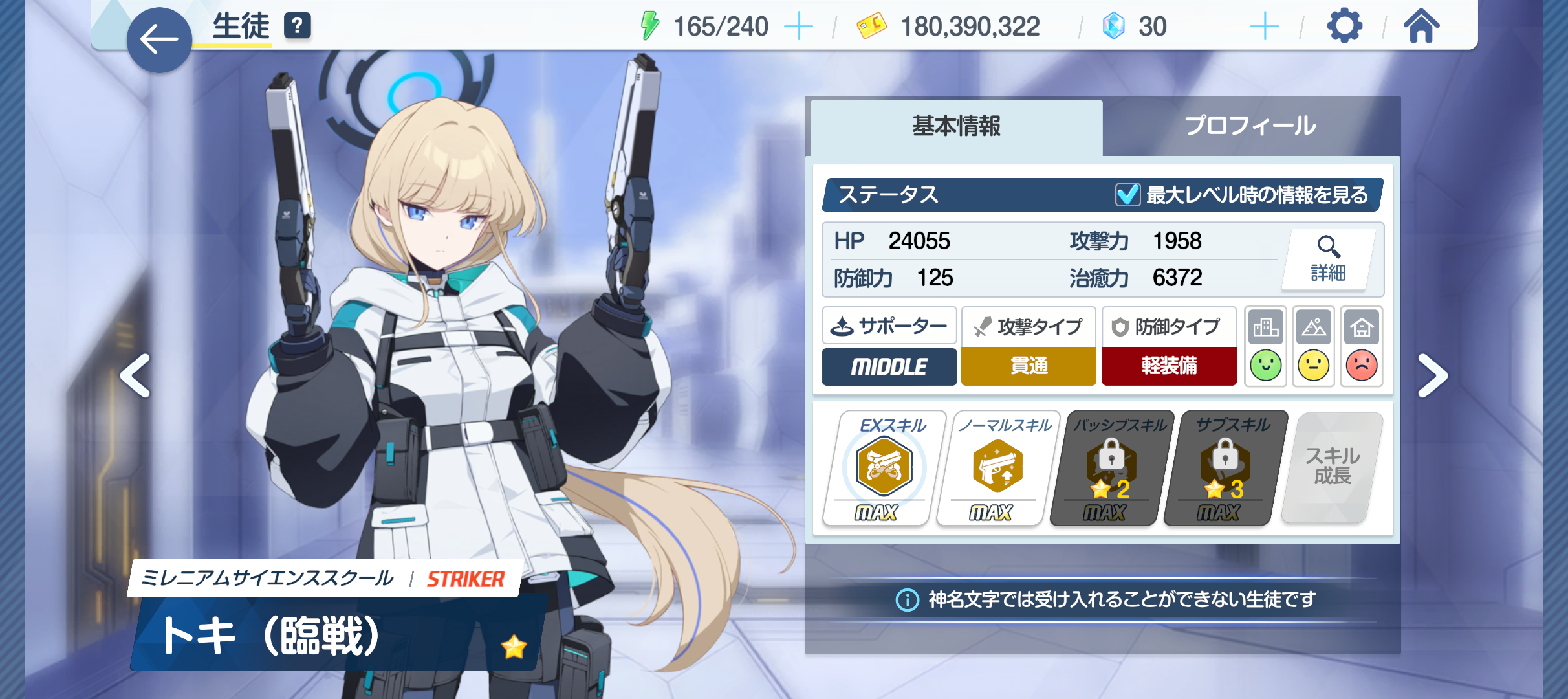
Task: Click the スキル成長 button
Action: 1333,467
